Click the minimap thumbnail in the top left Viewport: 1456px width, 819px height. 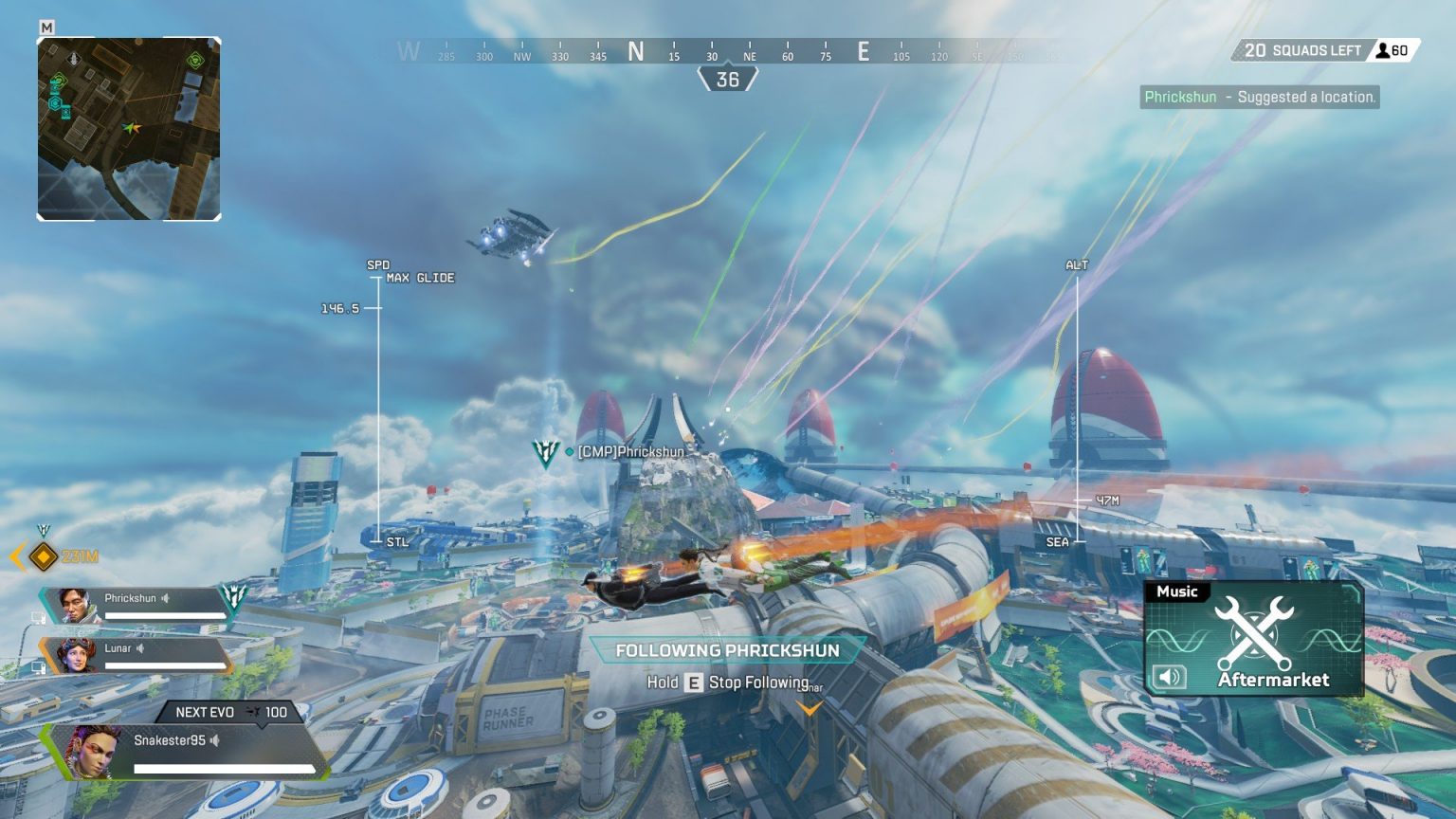tap(130, 126)
